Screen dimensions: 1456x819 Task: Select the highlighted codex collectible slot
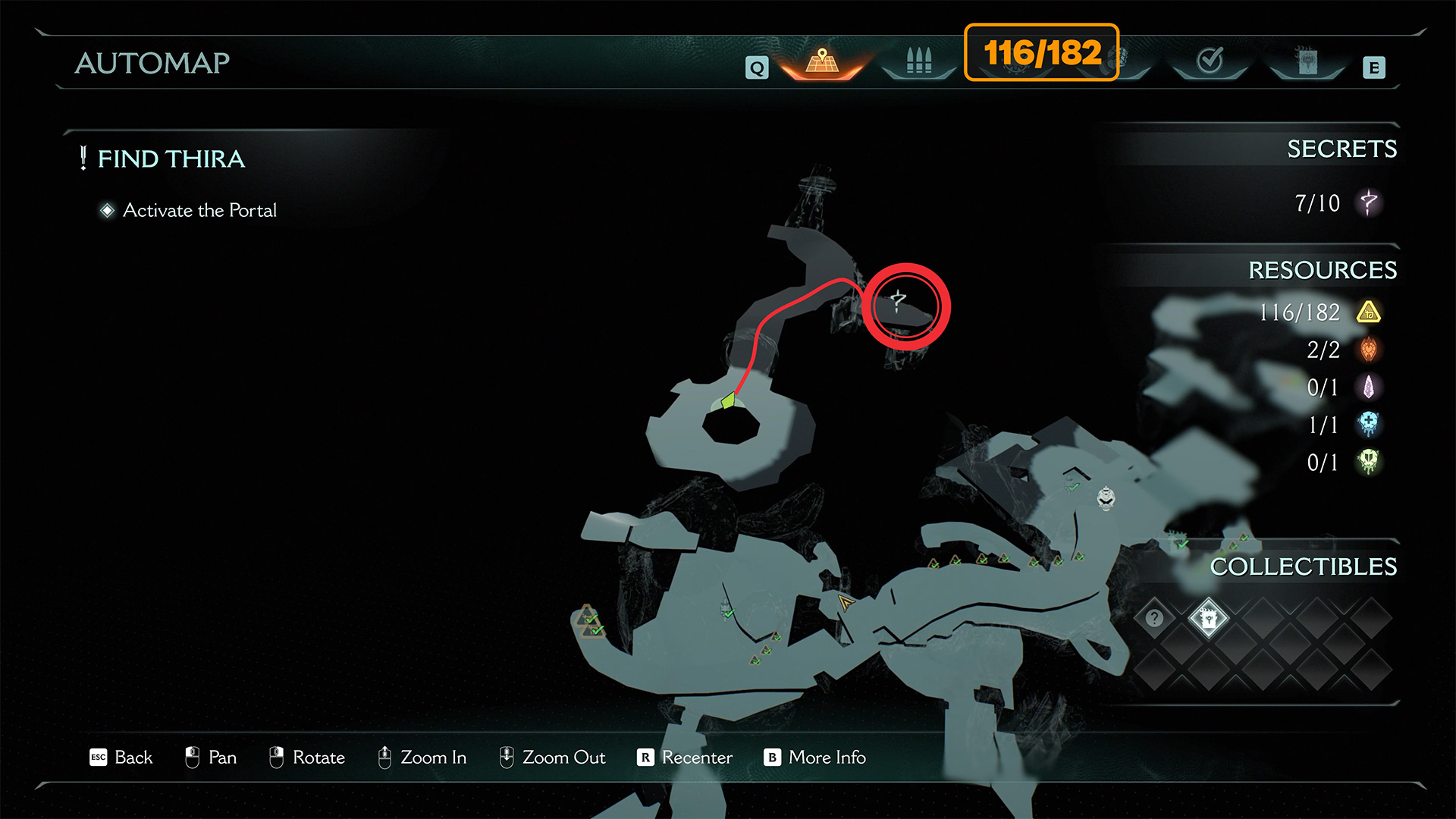click(1209, 618)
